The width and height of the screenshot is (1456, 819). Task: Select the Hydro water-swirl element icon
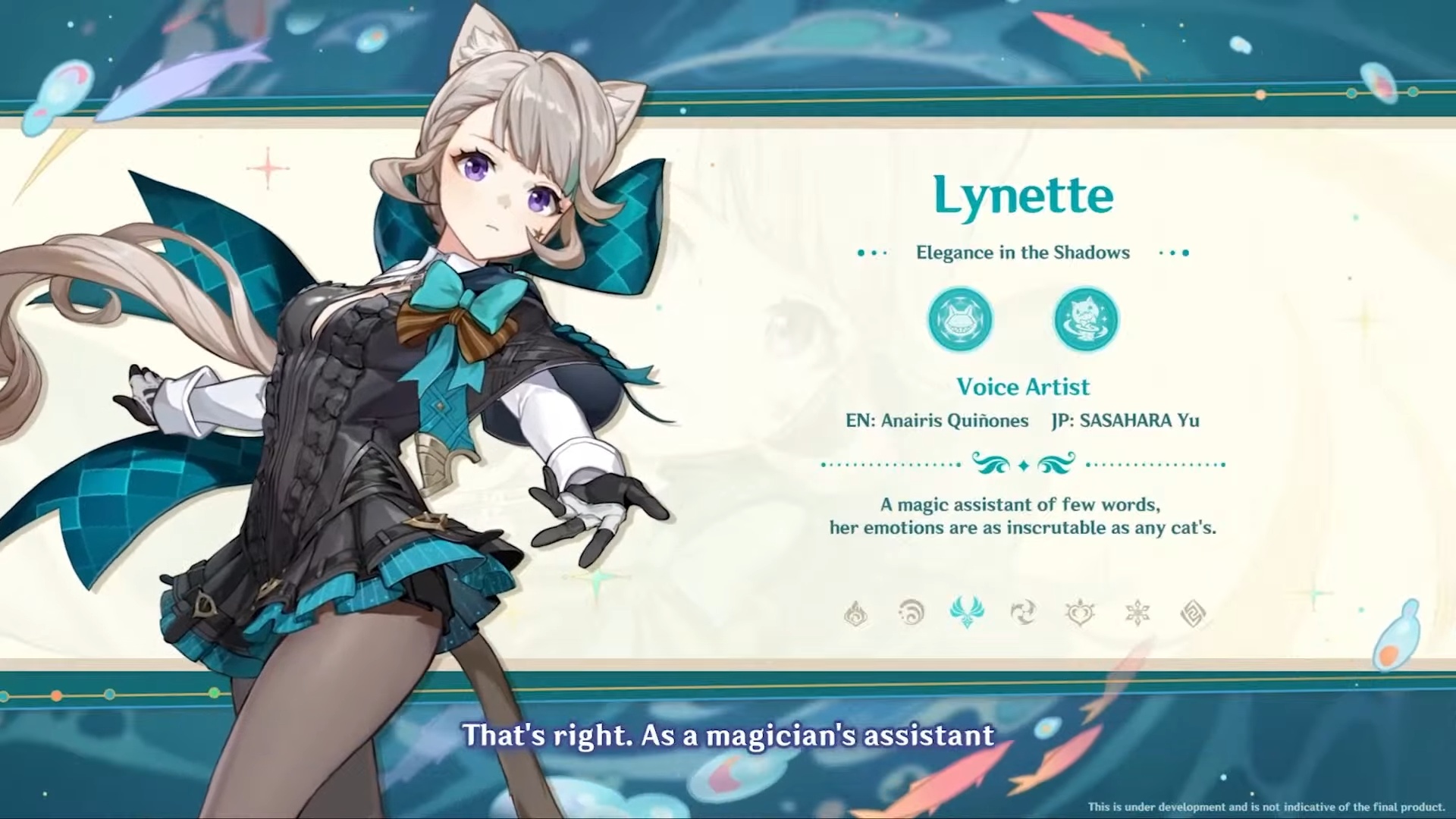912,613
